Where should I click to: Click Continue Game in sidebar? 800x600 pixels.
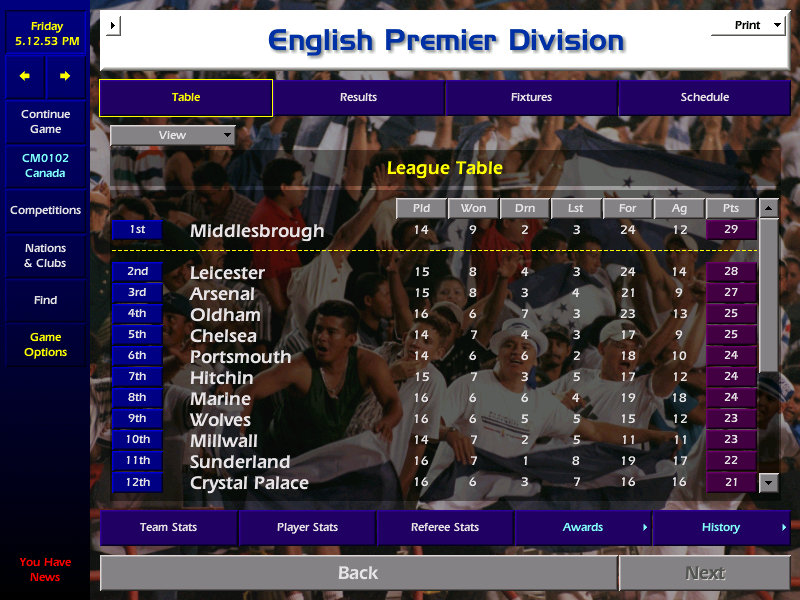point(45,122)
